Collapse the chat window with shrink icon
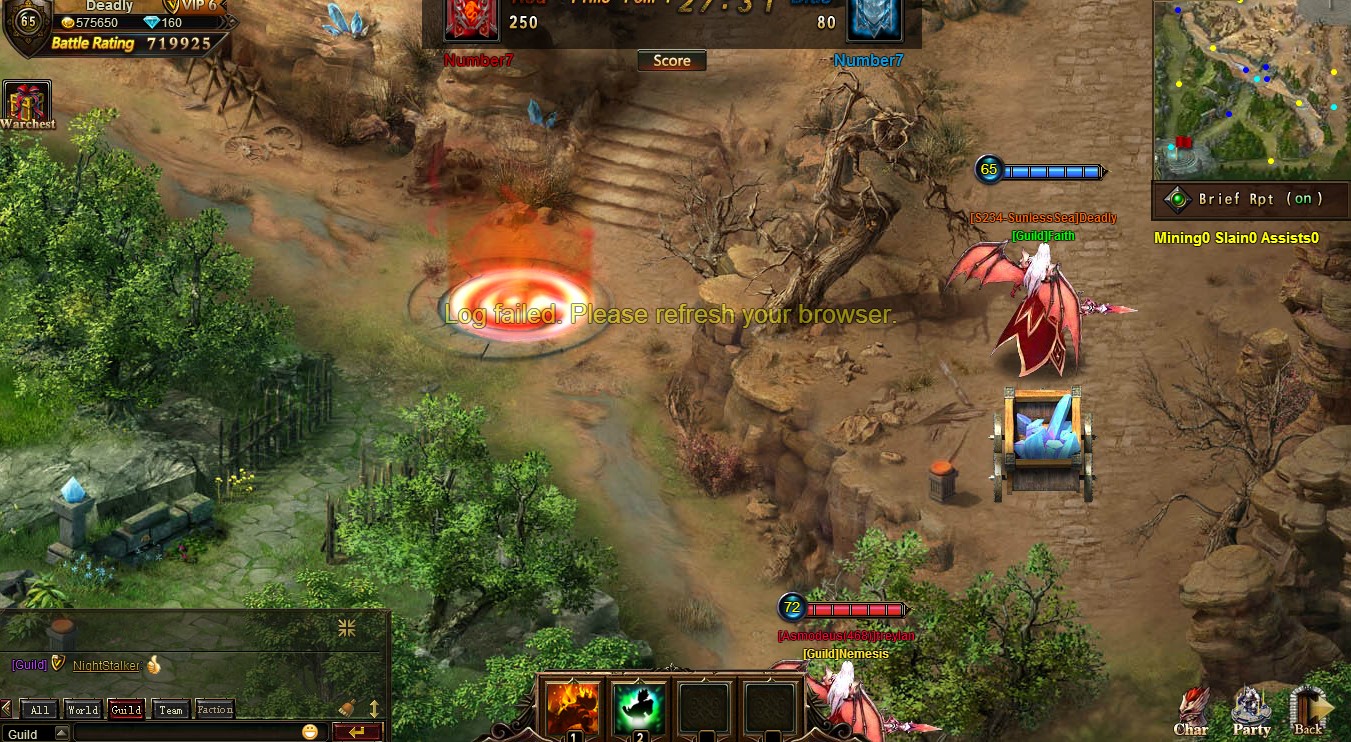The width and height of the screenshot is (1351, 742). pos(347,628)
